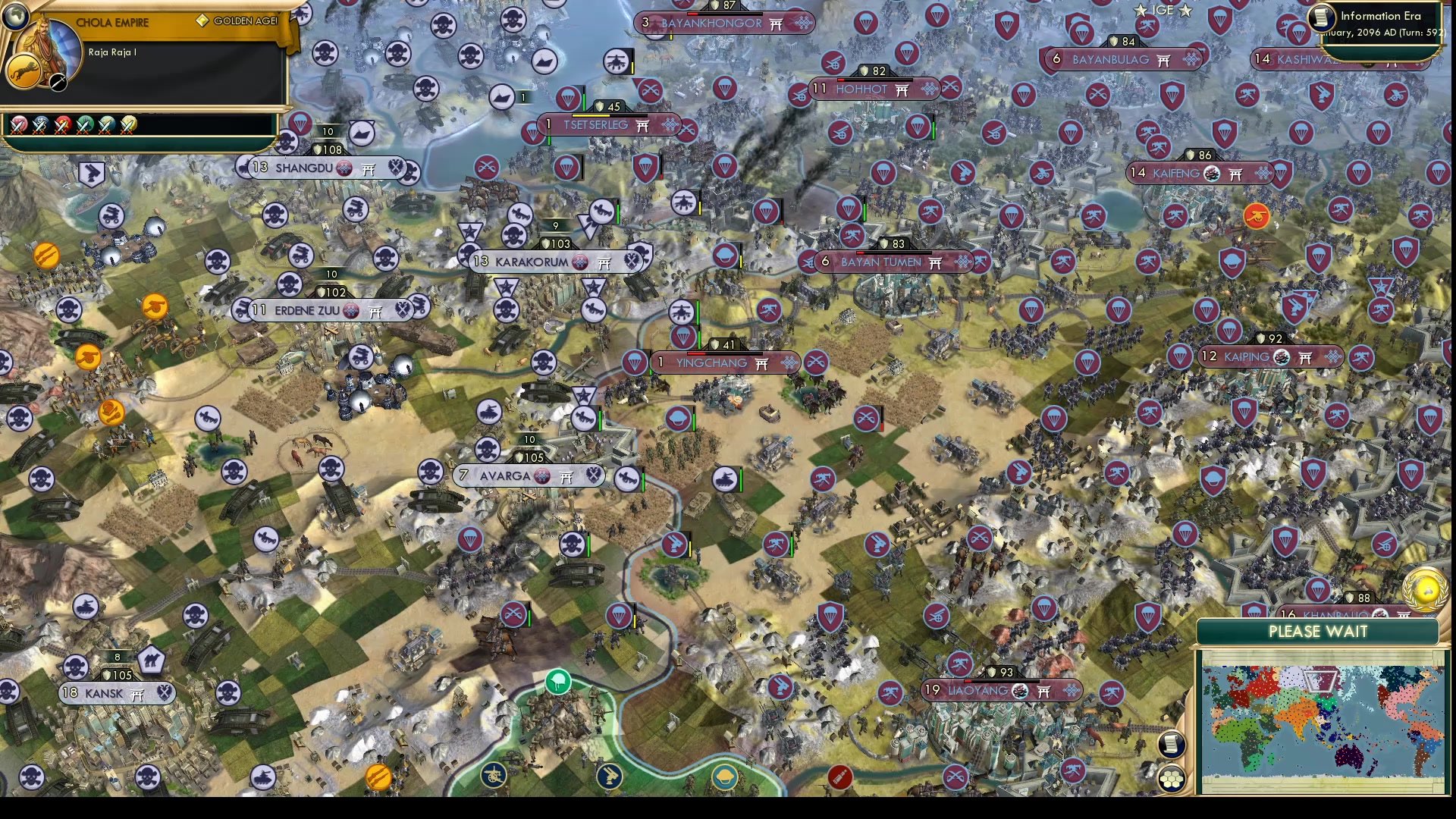The width and height of the screenshot is (1456, 819).
Task: Click the Information Era notification icon
Action: click(x=1319, y=17)
